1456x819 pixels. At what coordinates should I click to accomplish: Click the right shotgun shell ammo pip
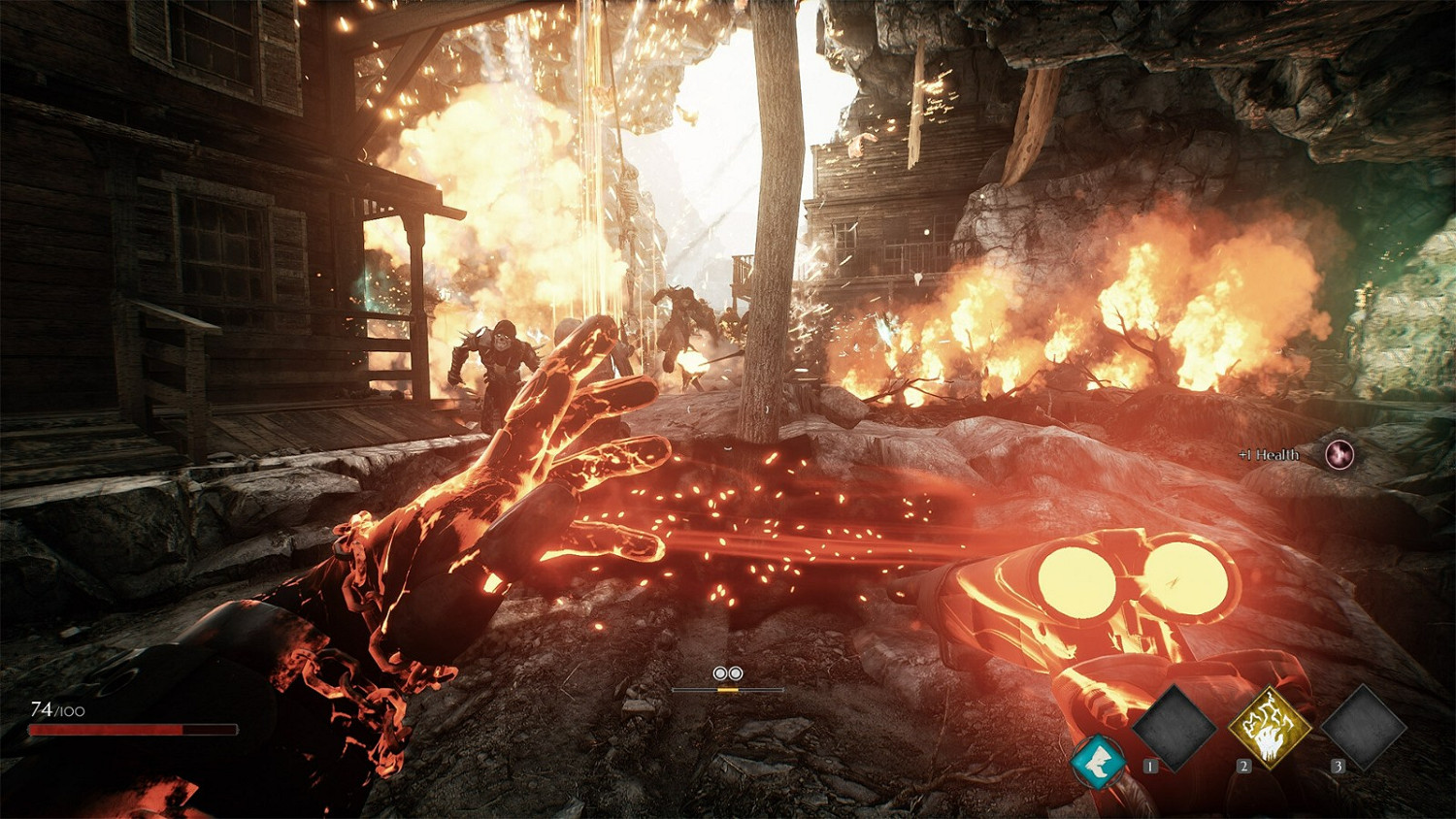click(736, 671)
